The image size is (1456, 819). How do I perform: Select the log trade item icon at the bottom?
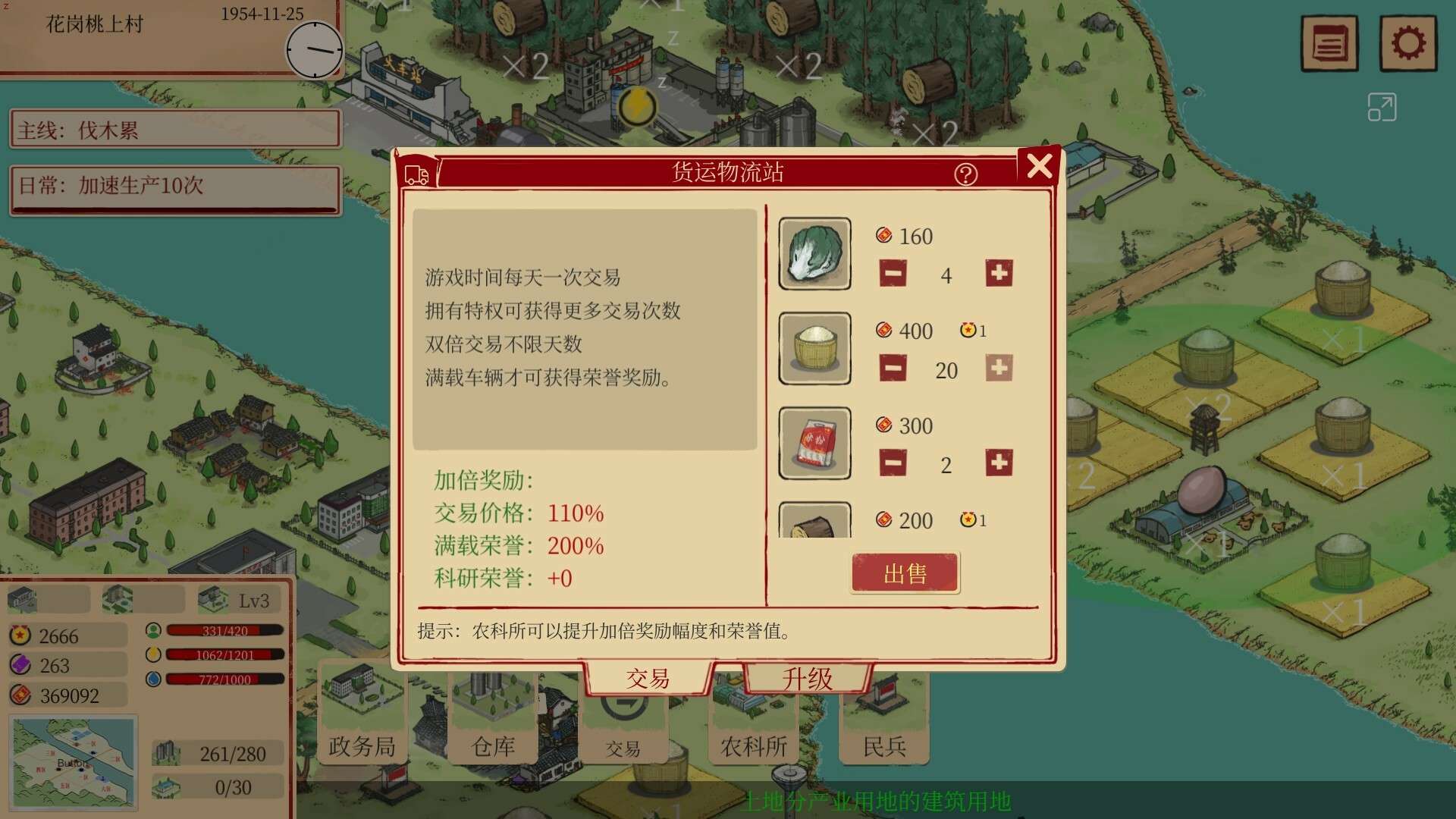[x=814, y=519]
